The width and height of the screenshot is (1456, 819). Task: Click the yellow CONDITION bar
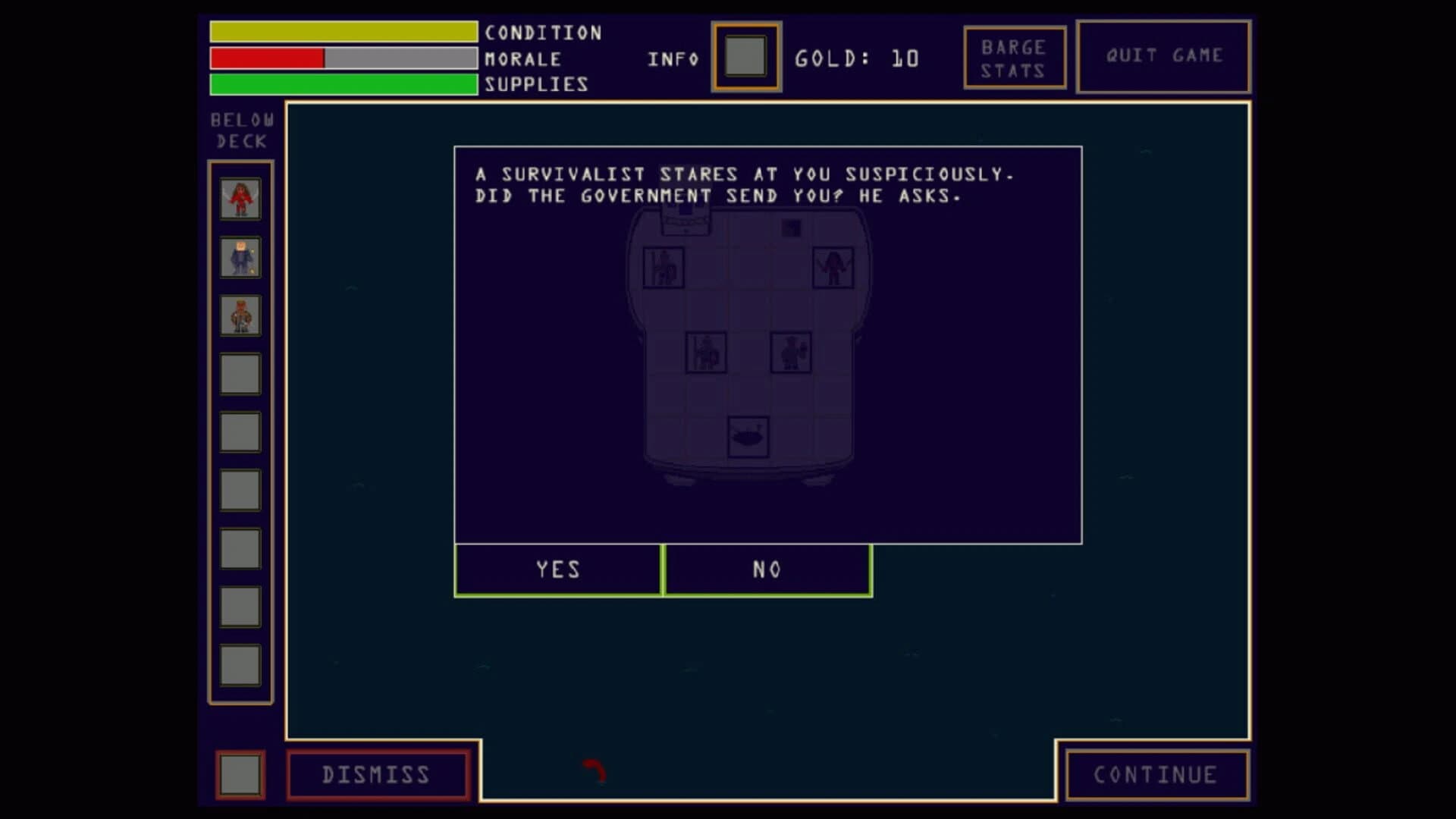click(x=341, y=32)
